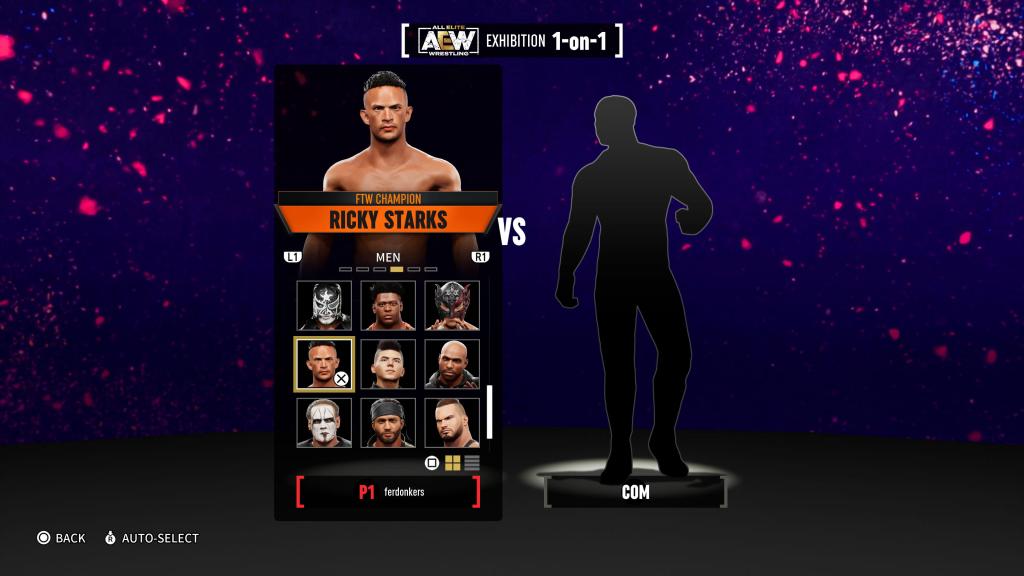Choose the red-masked wrestler portrait
This screenshot has height=576, width=1024.
click(451, 305)
